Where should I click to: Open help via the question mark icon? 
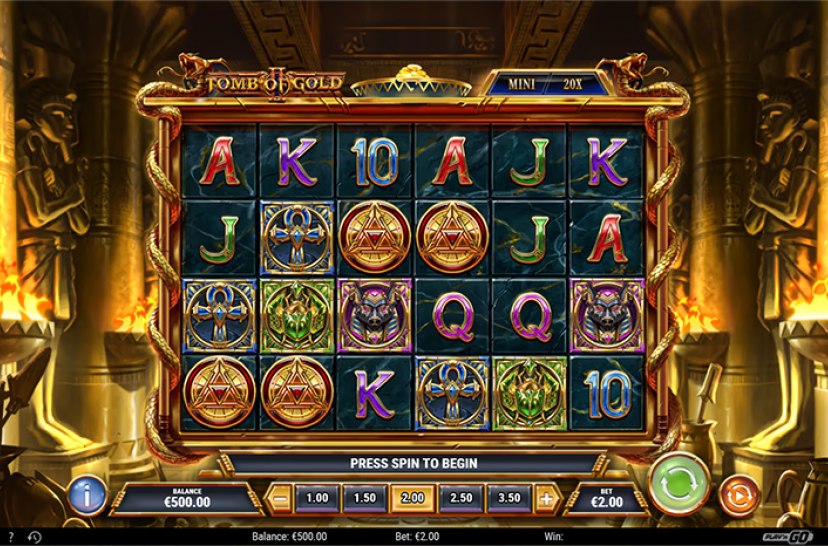click(10, 537)
